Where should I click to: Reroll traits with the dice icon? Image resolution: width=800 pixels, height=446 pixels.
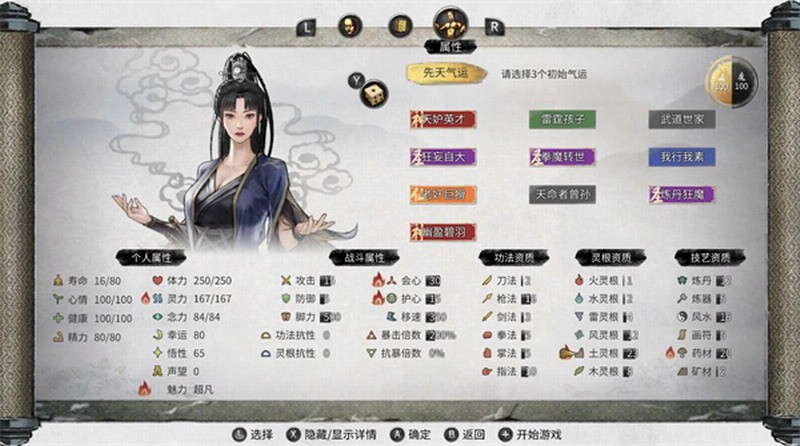tap(371, 93)
